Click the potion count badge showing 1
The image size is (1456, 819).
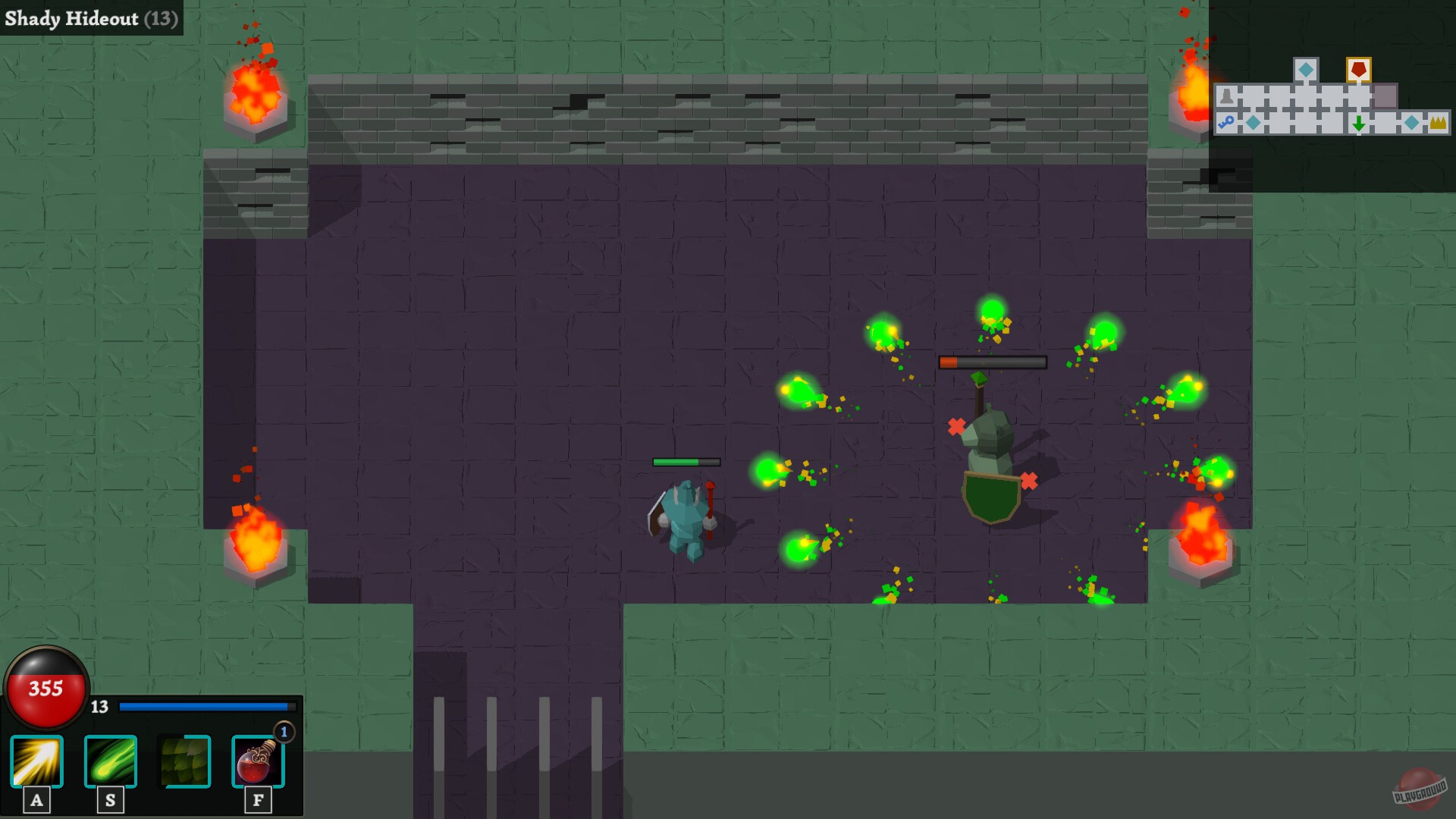tap(282, 733)
